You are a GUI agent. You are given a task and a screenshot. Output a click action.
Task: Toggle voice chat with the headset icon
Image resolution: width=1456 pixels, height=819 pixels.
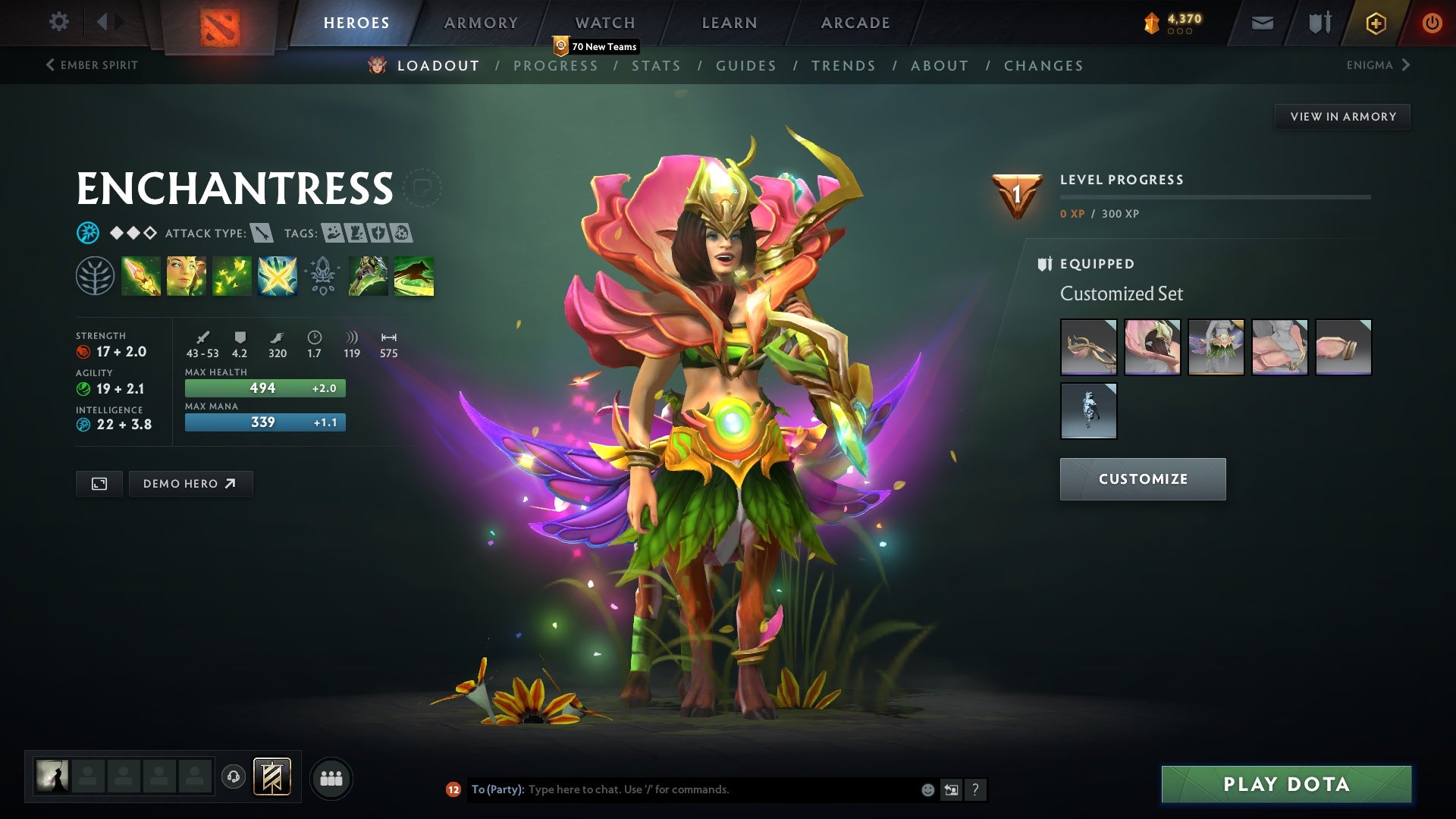coord(234,777)
